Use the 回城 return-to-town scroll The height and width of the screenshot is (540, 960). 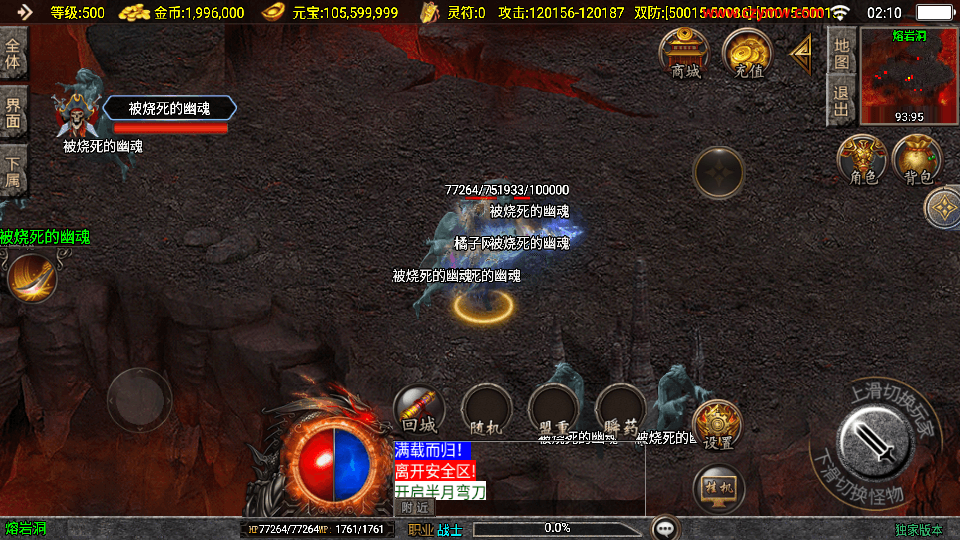click(420, 410)
